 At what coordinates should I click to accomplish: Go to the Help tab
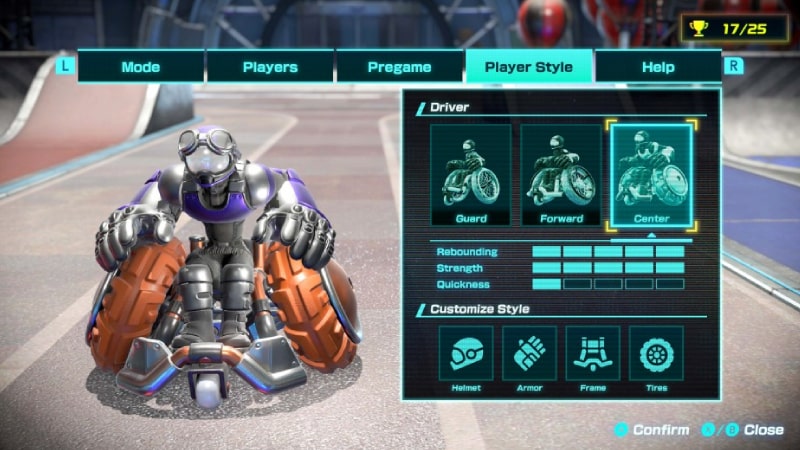[x=658, y=67]
